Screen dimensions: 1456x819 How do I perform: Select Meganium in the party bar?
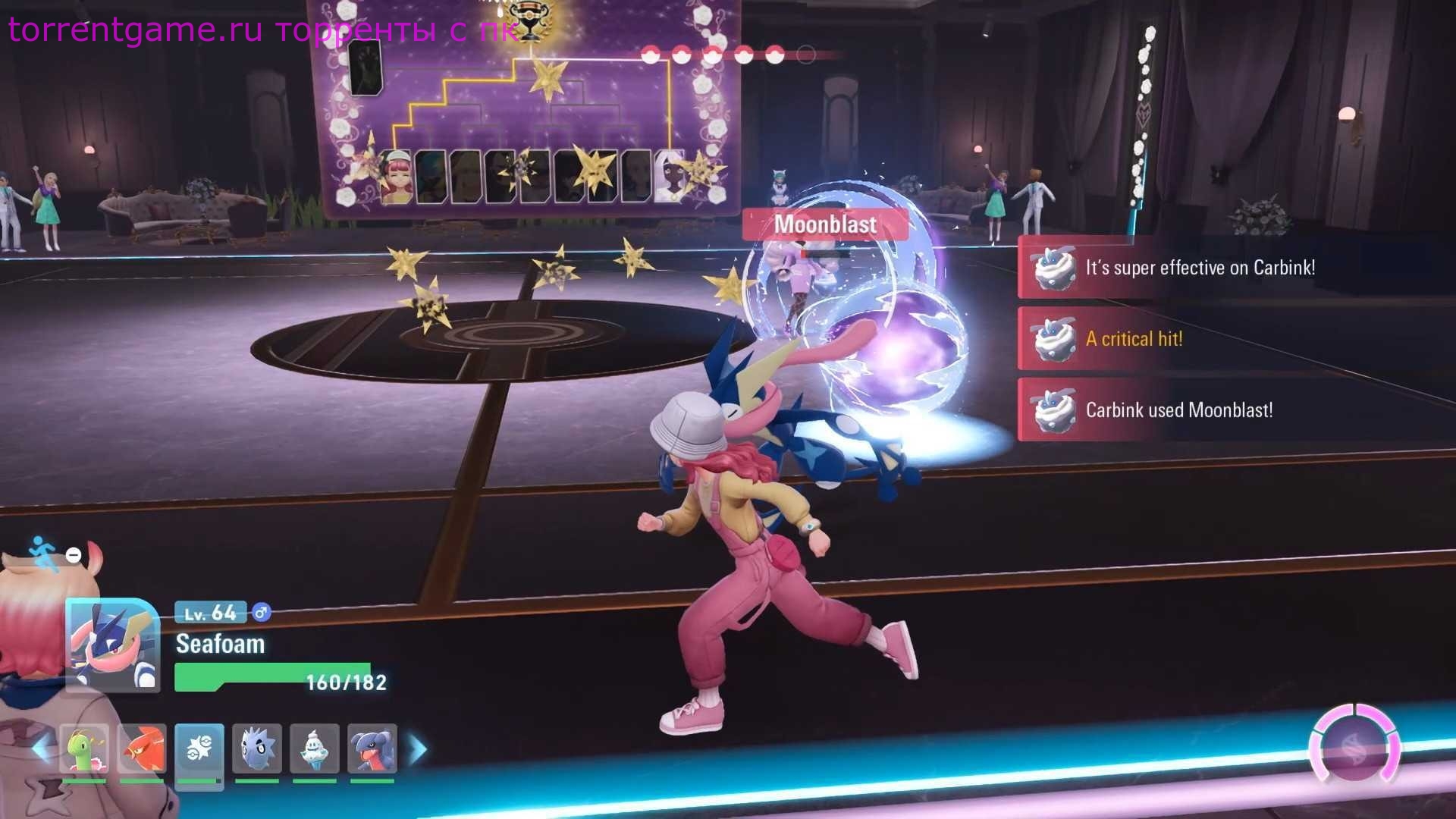pyautogui.click(x=84, y=749)
